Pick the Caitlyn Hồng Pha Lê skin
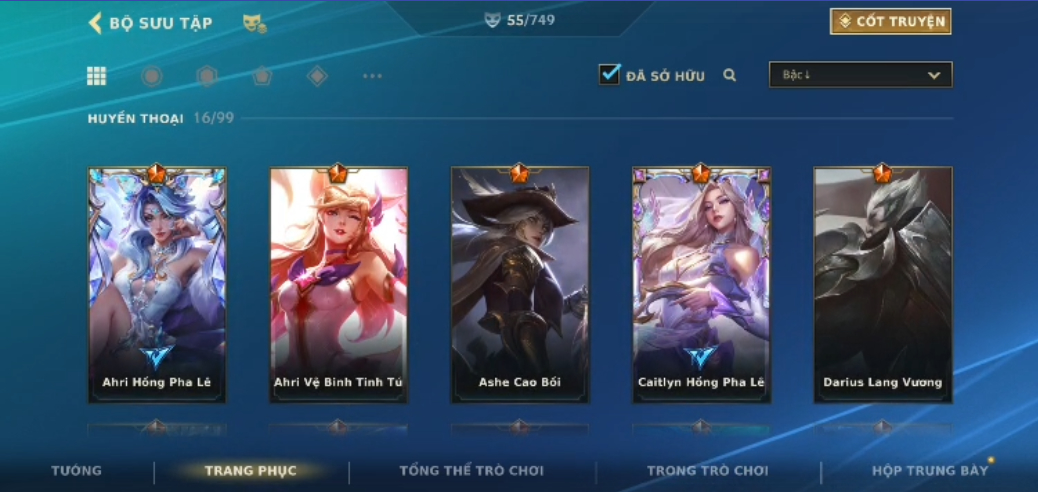The width and height of the screenshot is (1038, 492). click(x=701, y=285)
